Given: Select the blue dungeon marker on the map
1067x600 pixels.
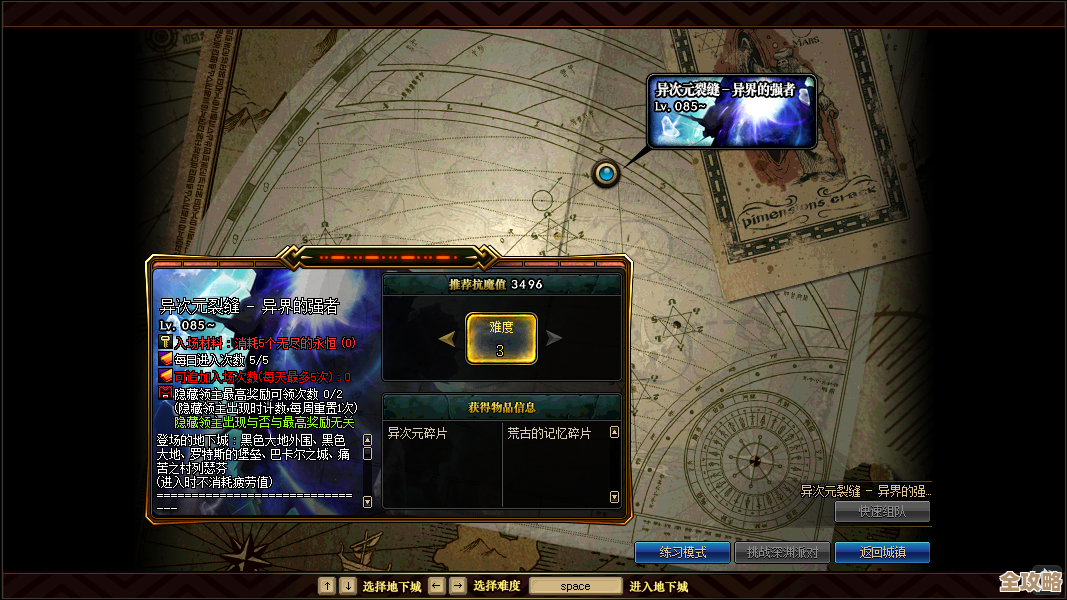Looking at the screenshot, I should [606, 174].
